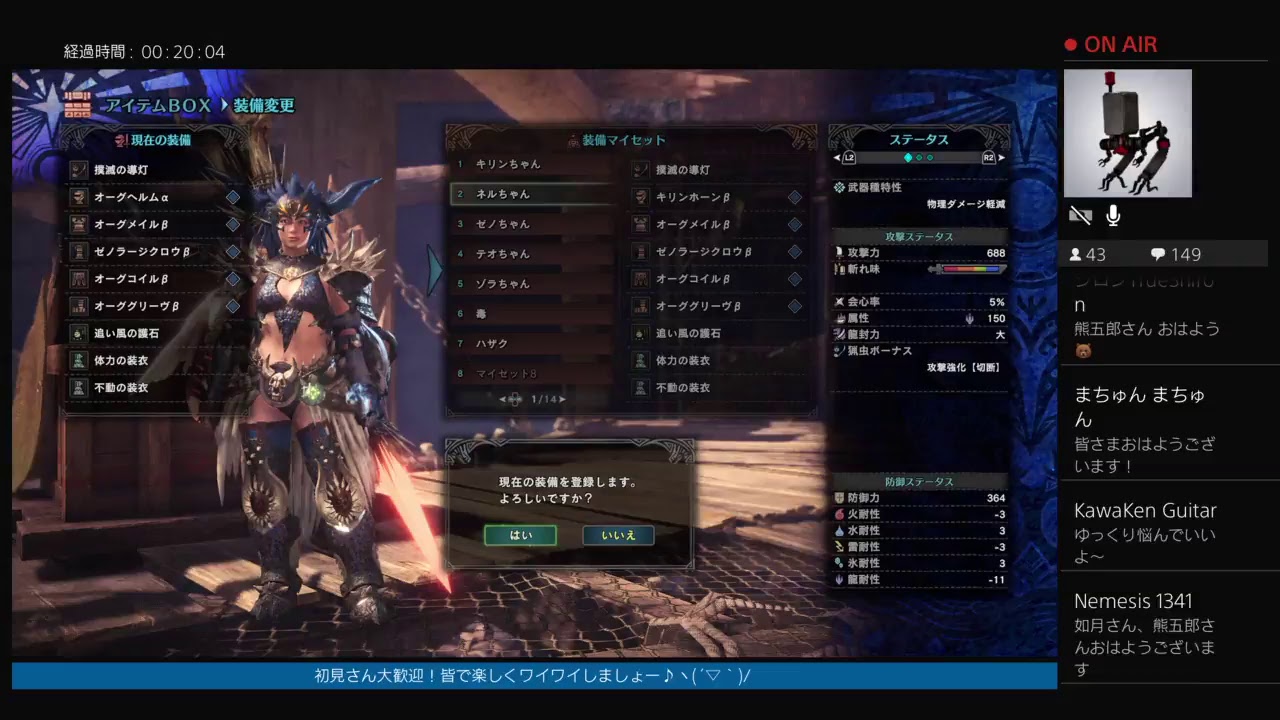1280x720 pixels.
Task: Decline by choosing いいえ
Action: [618, 535]
